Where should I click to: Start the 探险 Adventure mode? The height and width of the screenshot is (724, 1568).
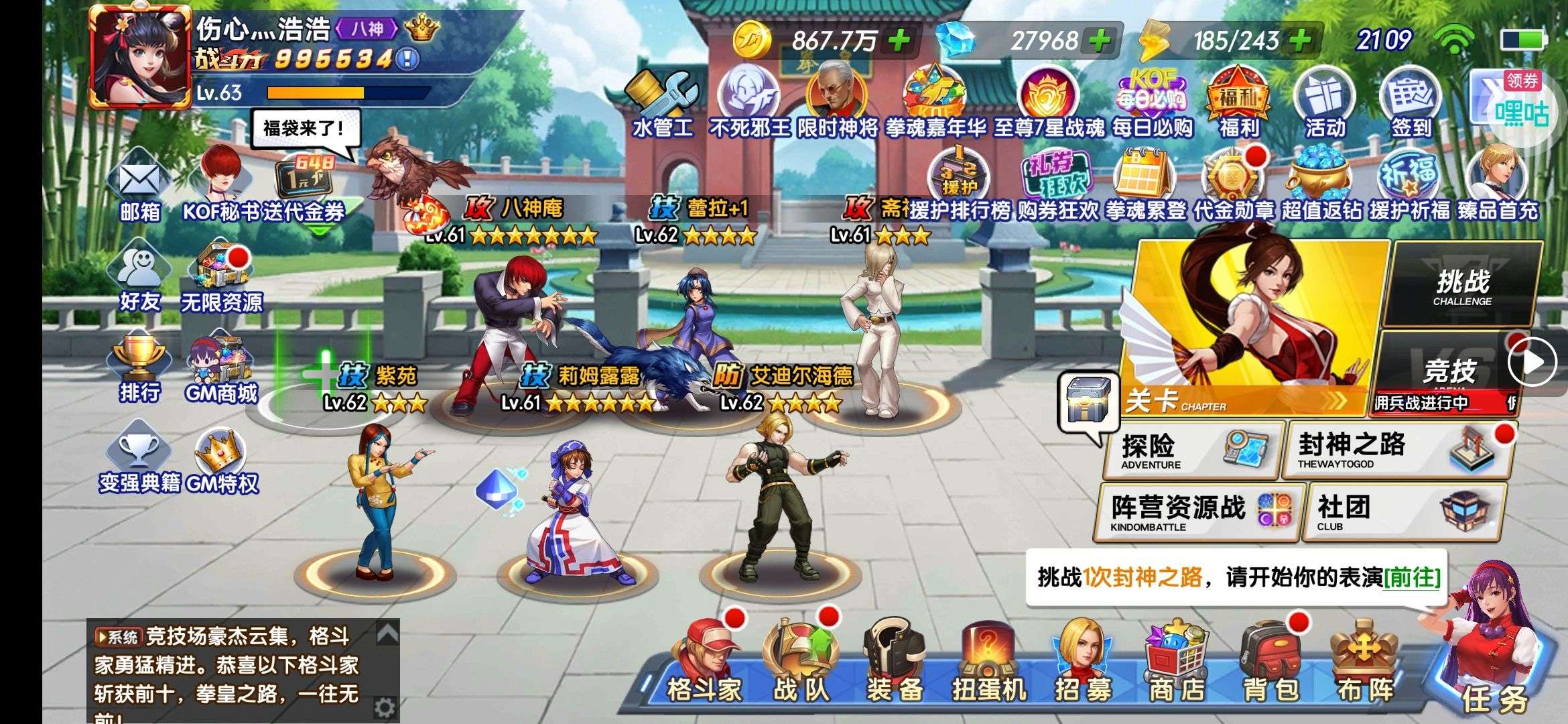click(x=1193, y=450)
